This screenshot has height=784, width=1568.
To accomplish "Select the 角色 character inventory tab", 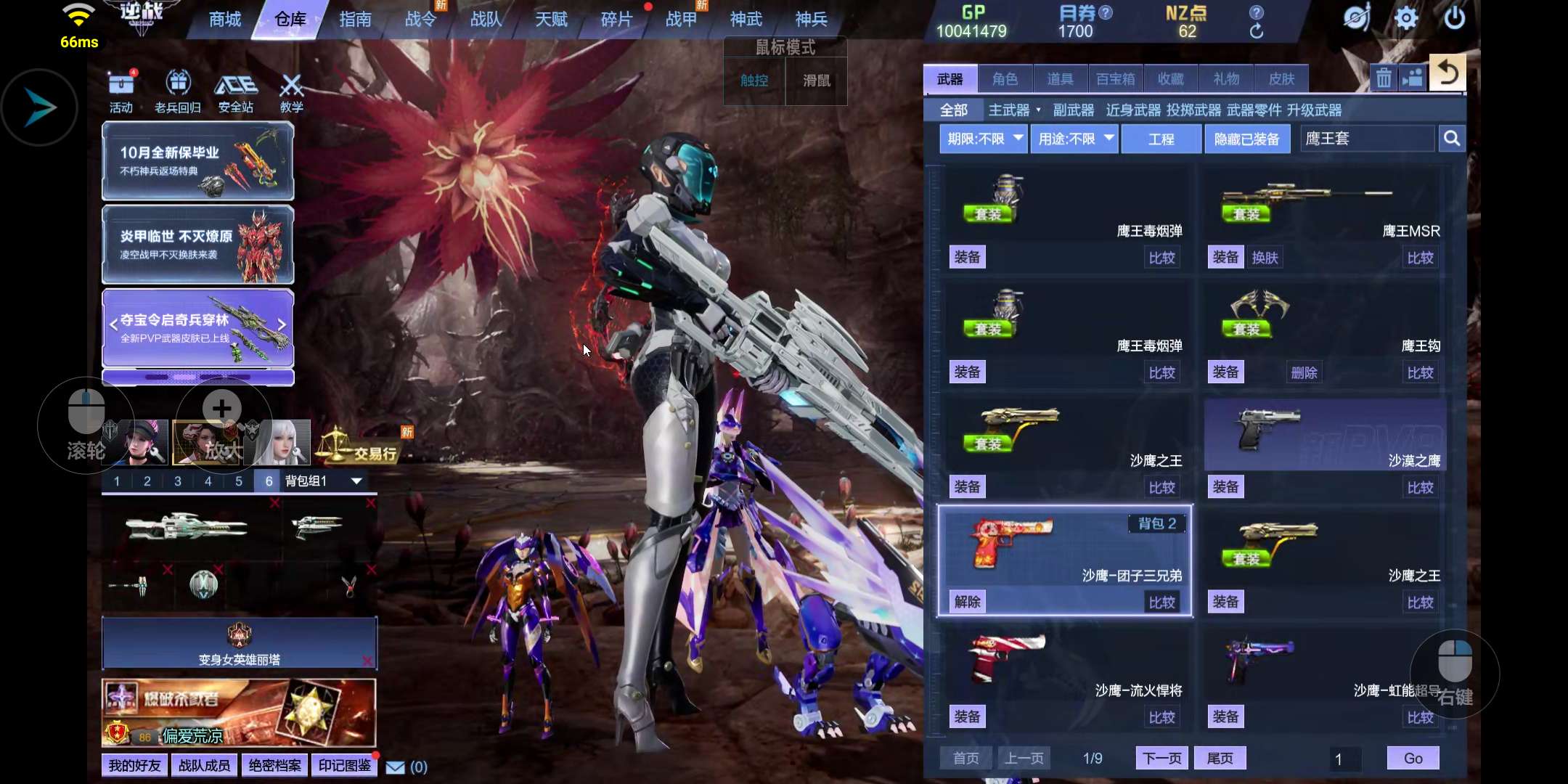I will click(1005, 79).
